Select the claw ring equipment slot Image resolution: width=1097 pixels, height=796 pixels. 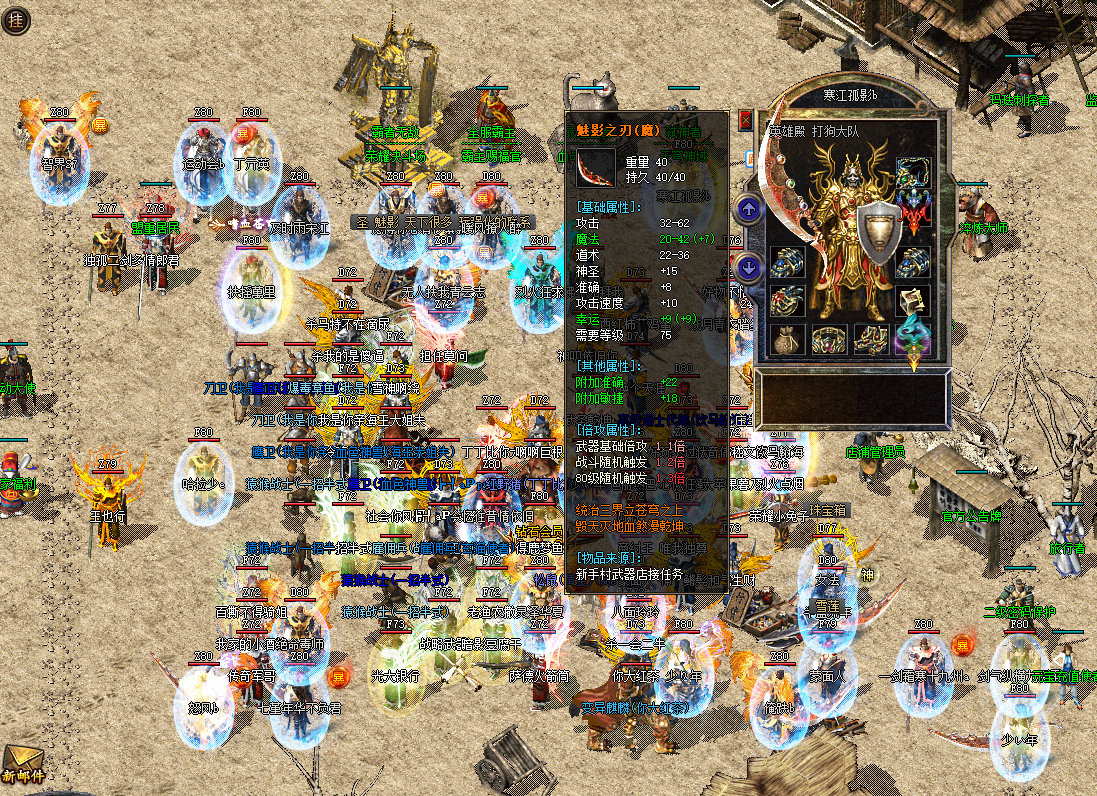785,301
